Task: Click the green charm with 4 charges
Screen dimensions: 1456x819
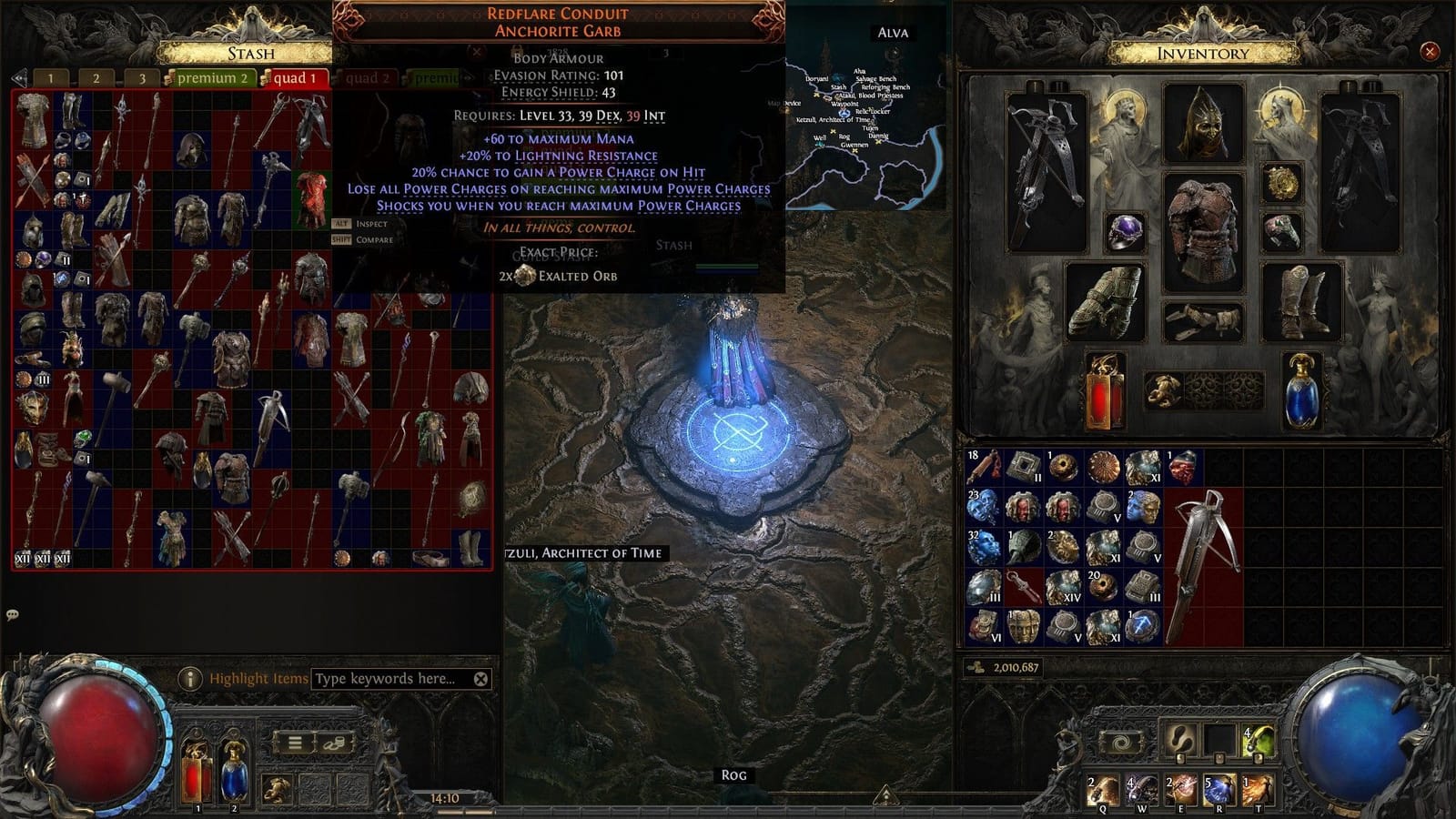Action: click(x=1259, y=739)
